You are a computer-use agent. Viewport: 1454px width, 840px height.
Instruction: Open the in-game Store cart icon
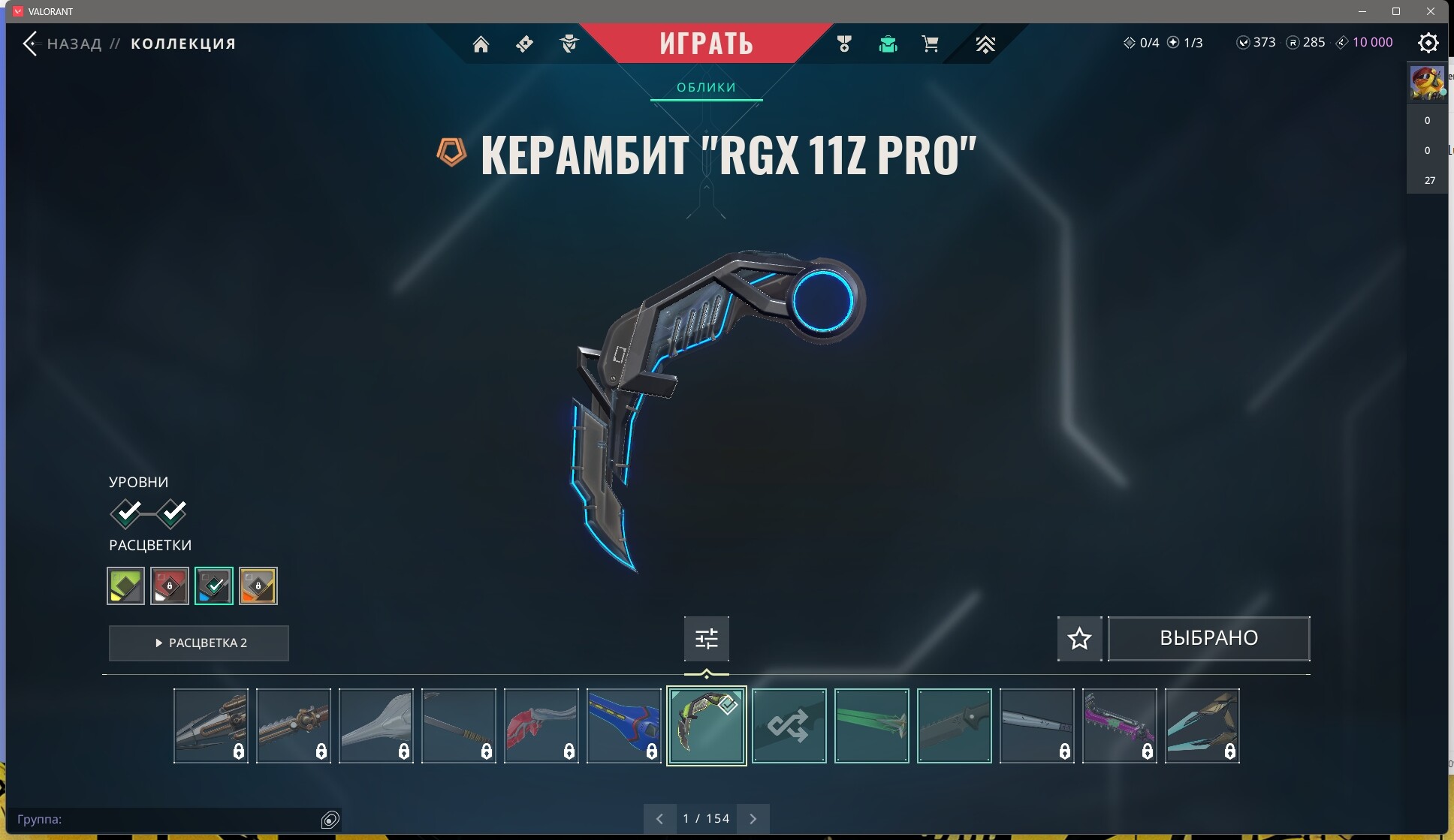click(931, 44)
